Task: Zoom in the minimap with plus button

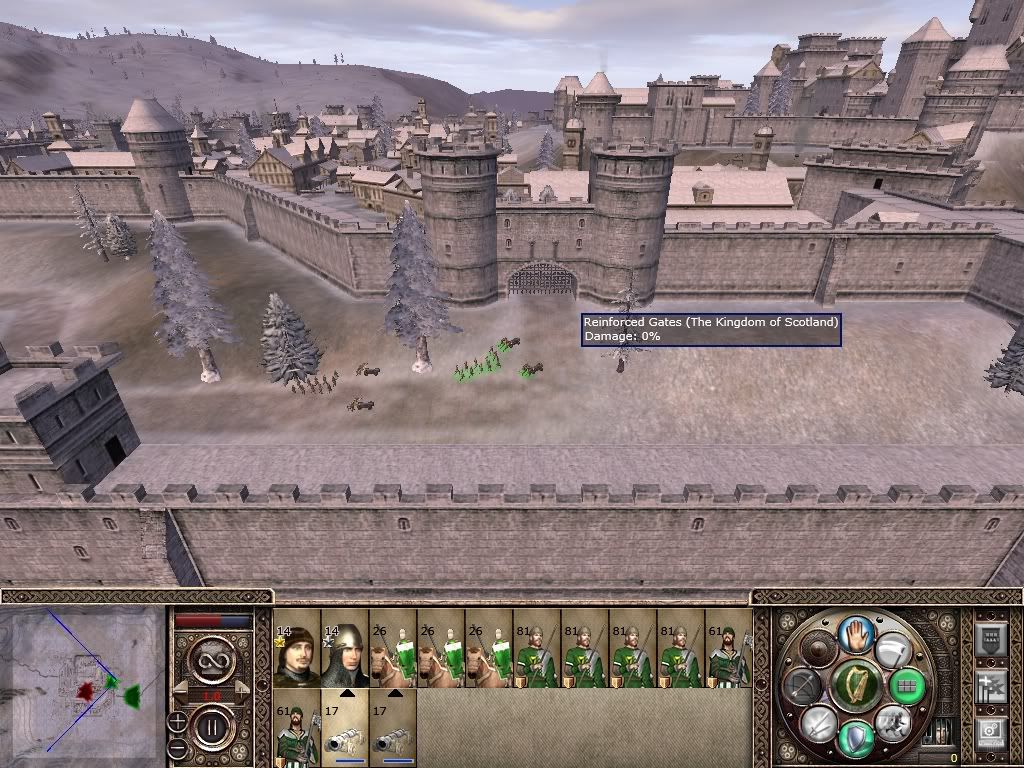Action: 177,720
